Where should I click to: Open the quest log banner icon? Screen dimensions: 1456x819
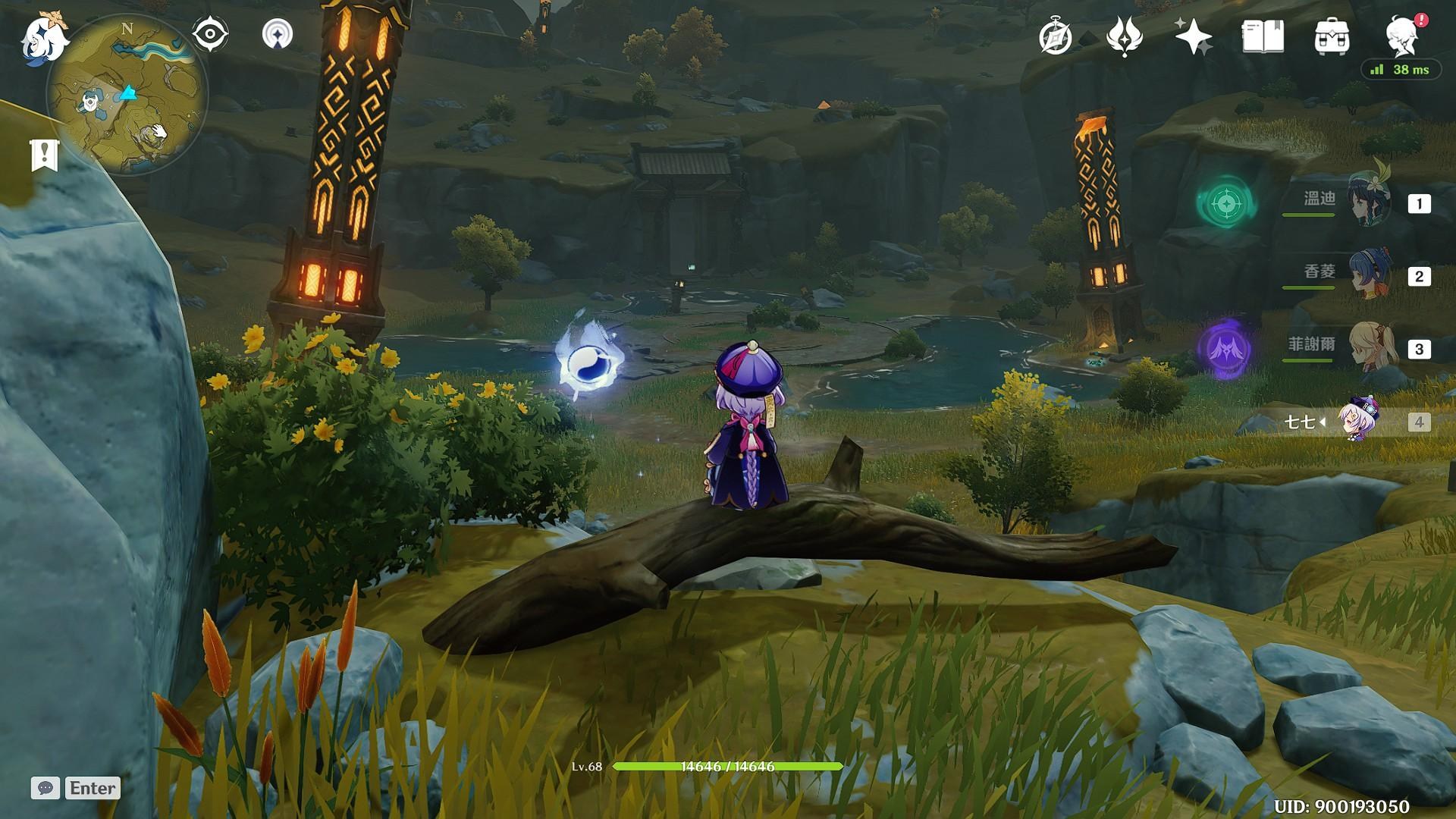pyautogui.click(x=44, y=155)
